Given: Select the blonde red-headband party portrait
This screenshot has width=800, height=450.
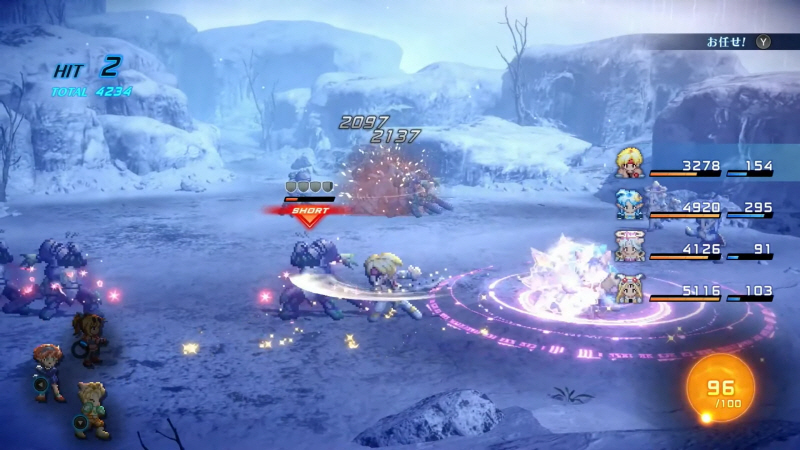Looking at the screenshot, I should [629, 163].
